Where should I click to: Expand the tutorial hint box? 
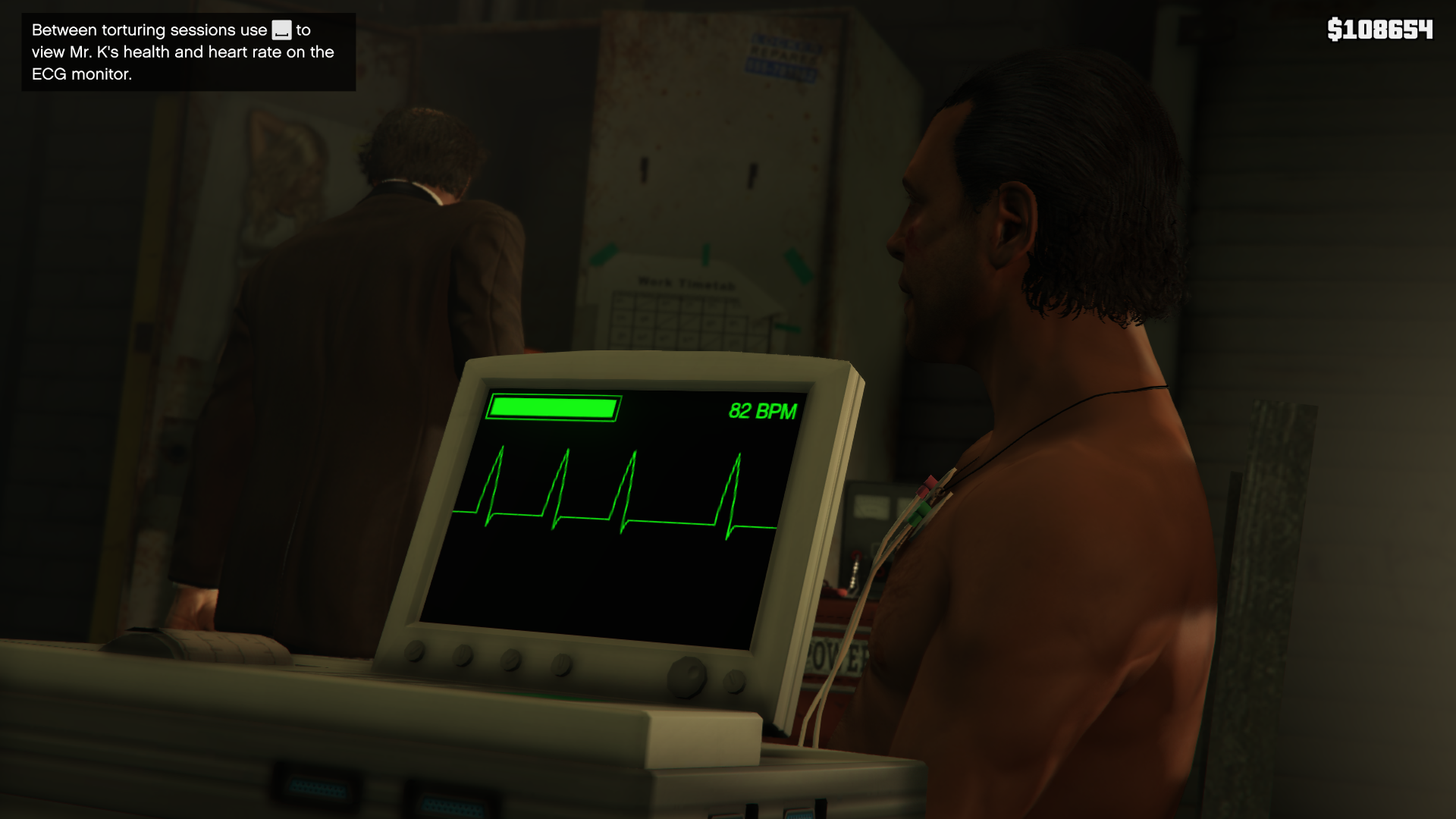tap(187, 52)
